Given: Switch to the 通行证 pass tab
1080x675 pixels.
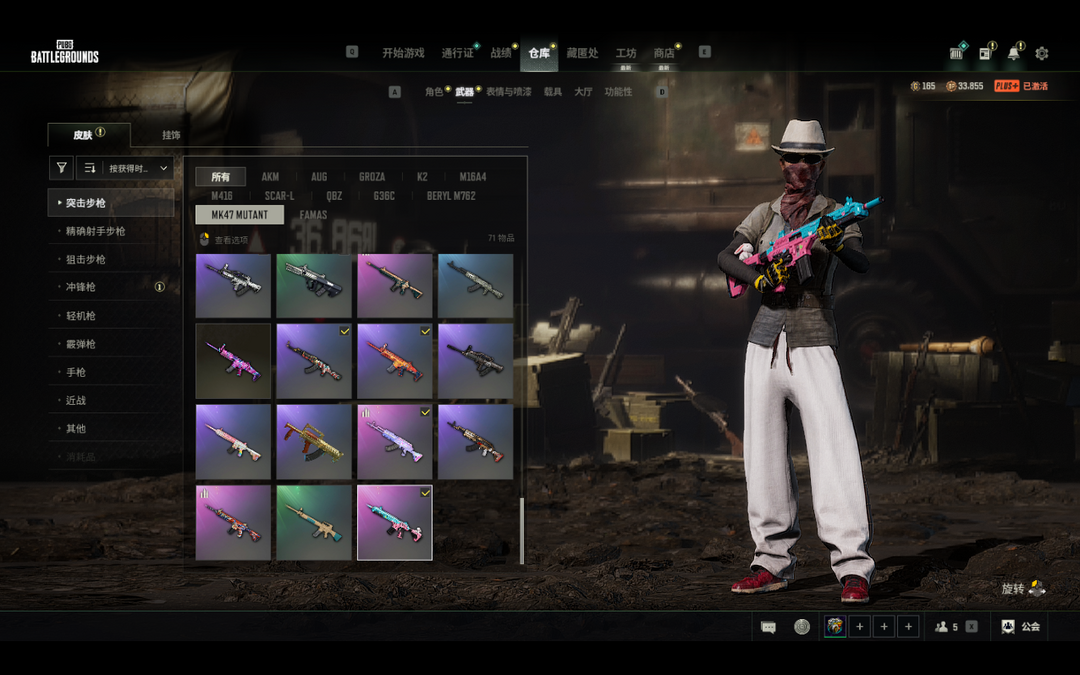Looking at the screenshot, I should [457, 53].
